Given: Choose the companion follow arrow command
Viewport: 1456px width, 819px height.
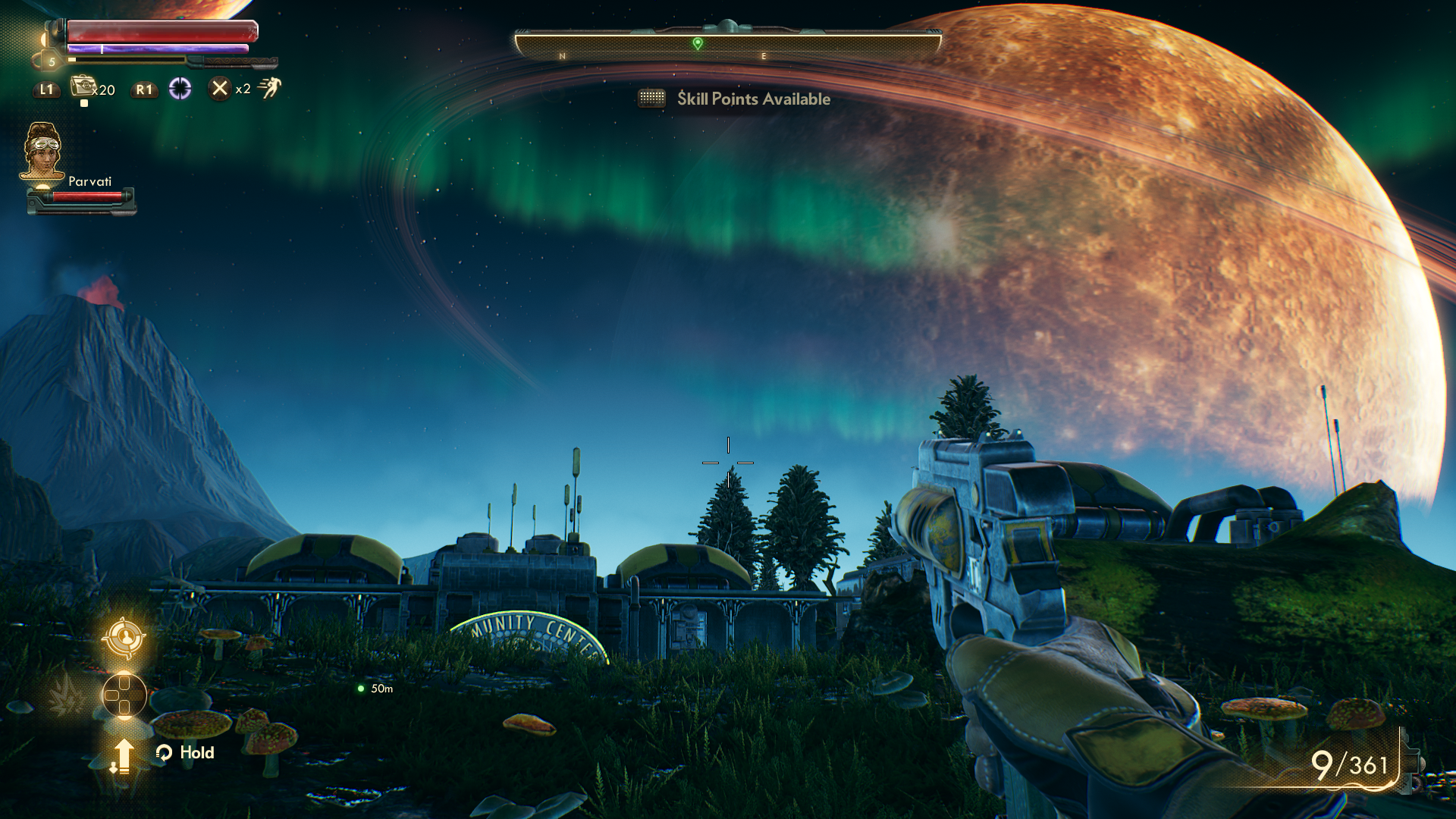Looking at the screenshot, I should pos(122,755).
